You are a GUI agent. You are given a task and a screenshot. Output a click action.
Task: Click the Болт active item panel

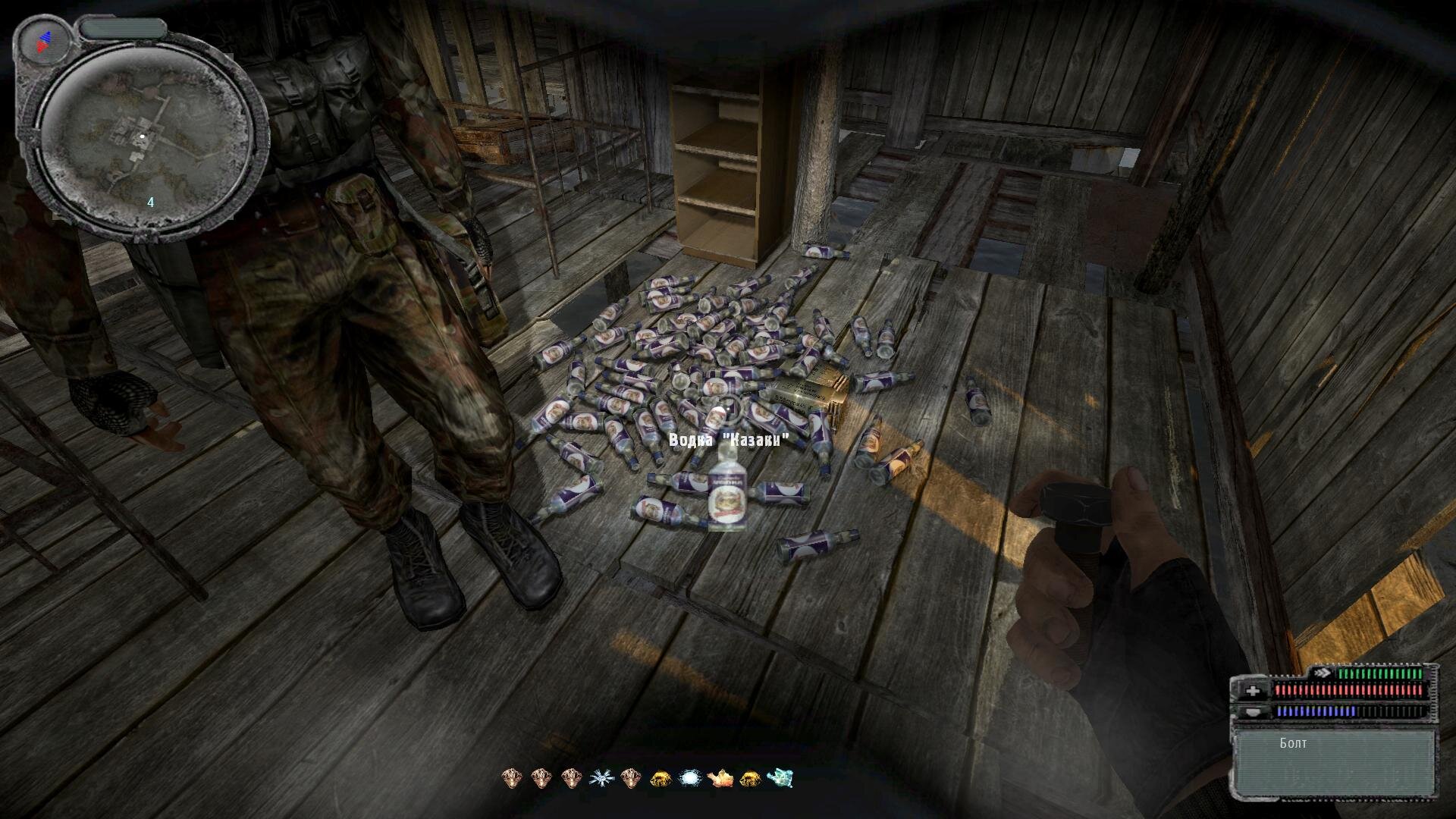point(1334,762)
